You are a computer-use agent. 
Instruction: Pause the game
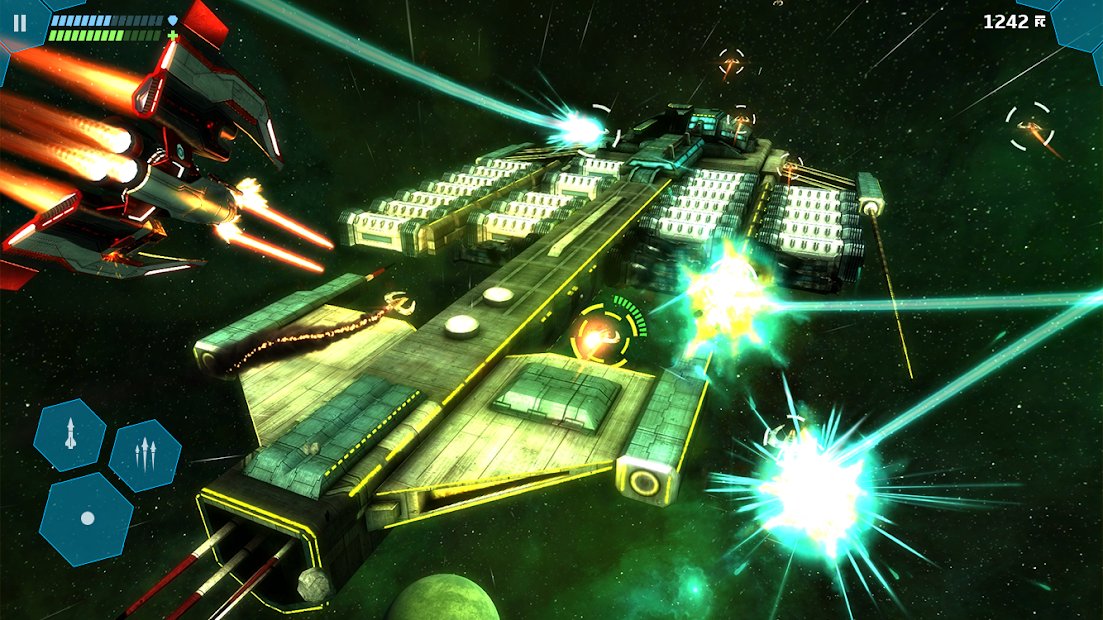coord(20,22)
